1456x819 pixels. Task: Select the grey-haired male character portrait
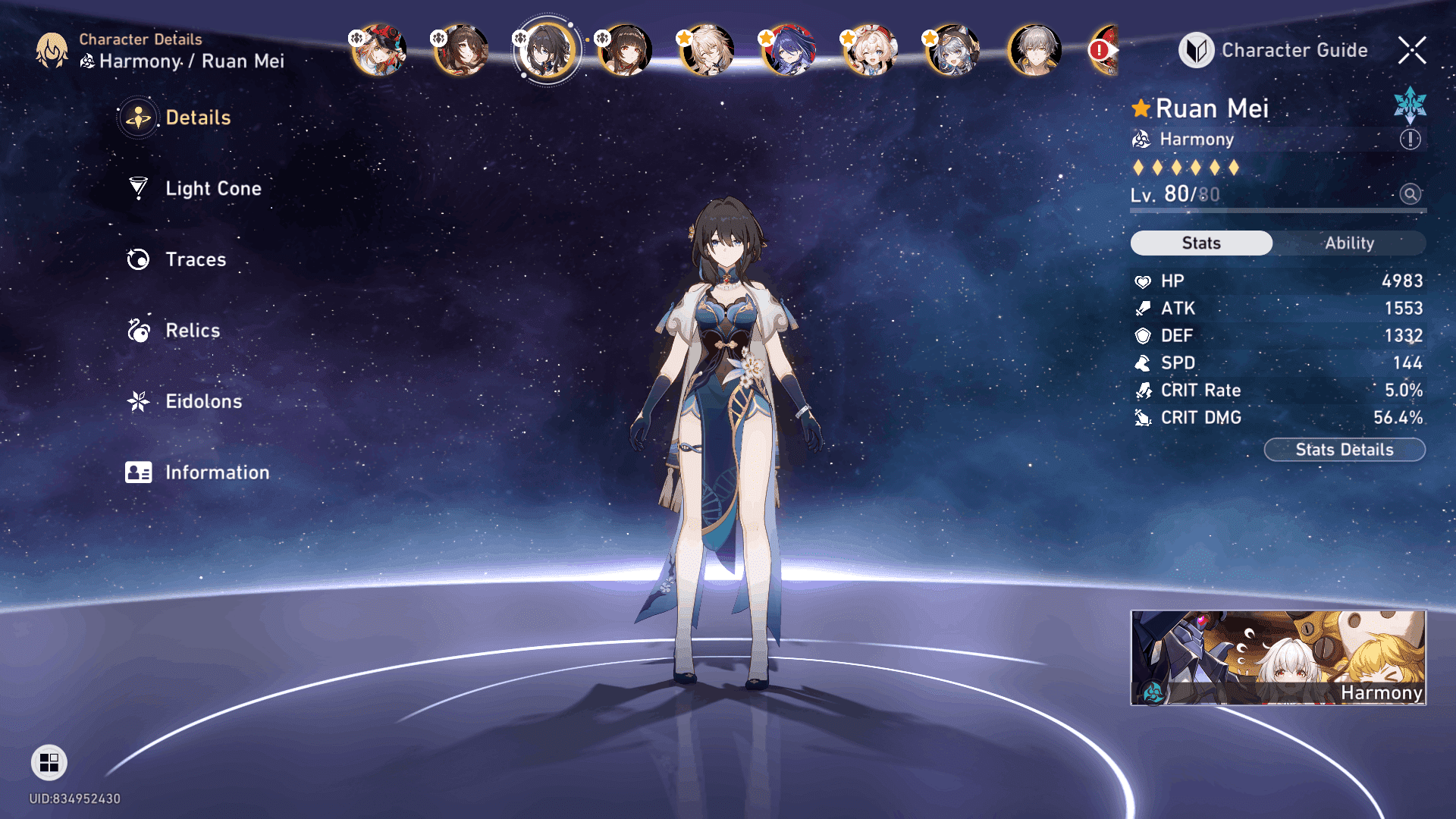point(1034,51)
